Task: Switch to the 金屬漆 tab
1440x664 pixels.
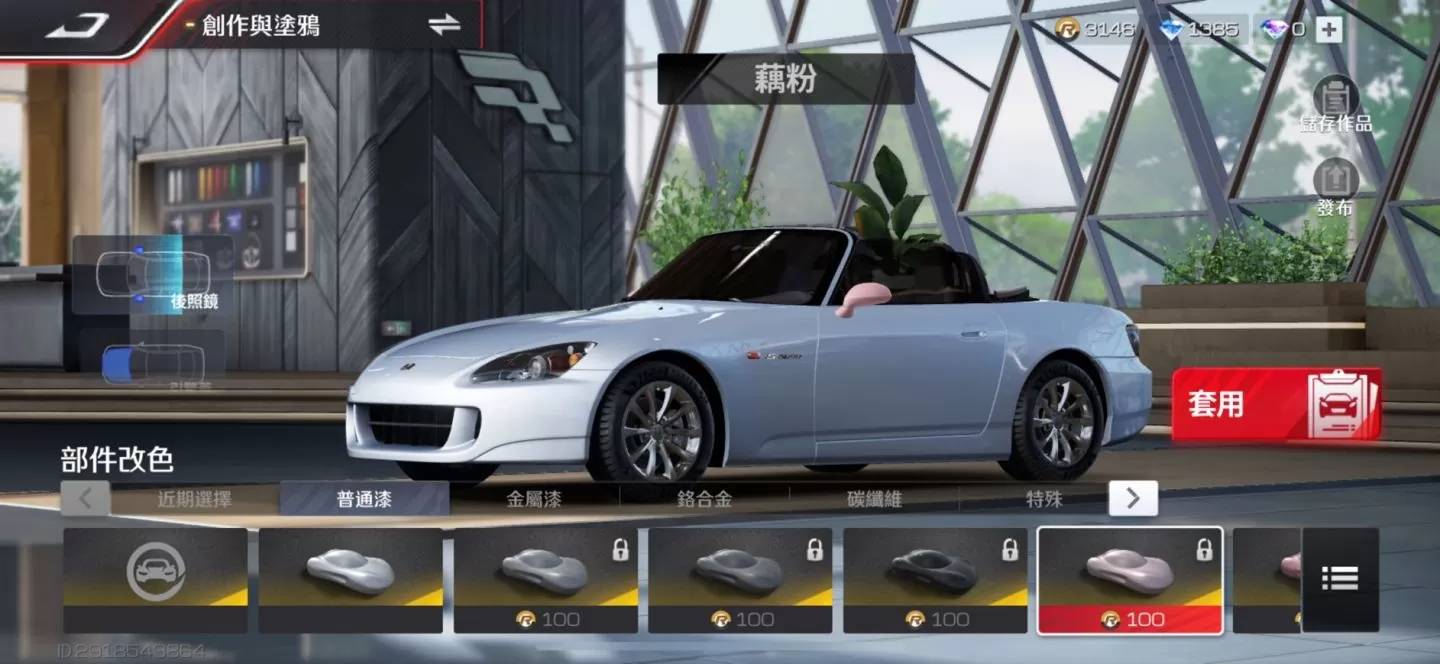Action: 534,498
